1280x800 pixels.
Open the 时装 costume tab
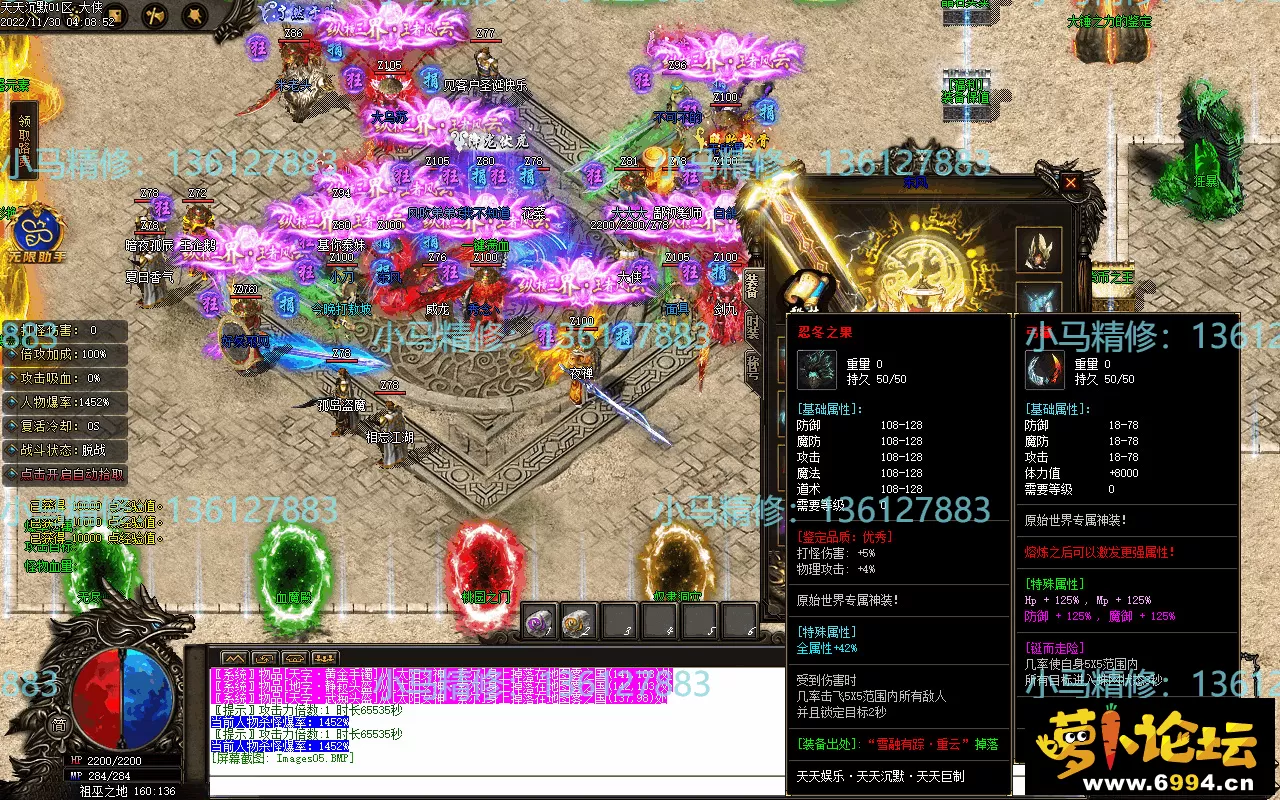pos(752,327)
